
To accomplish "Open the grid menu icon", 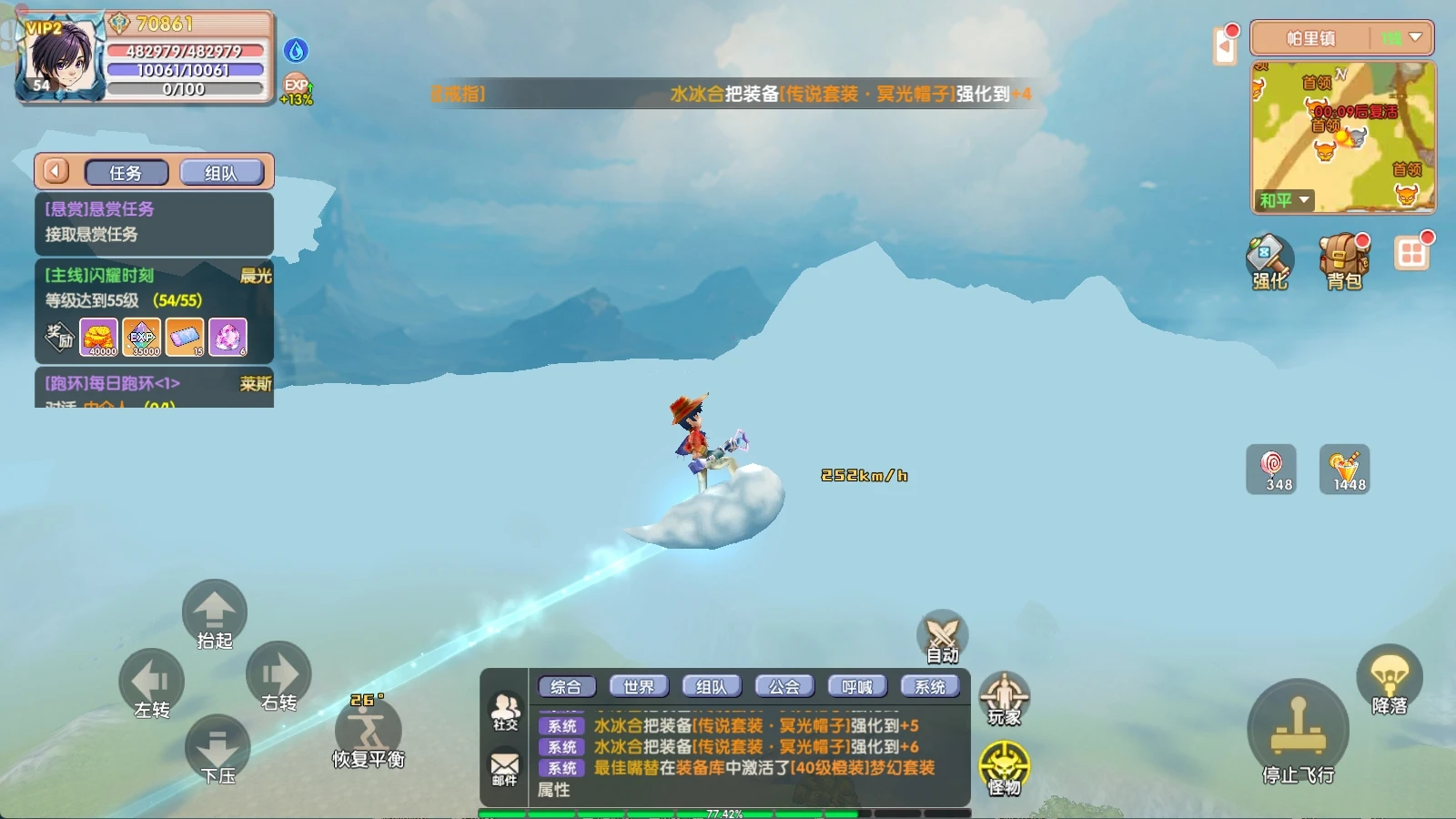I will [x=1411, y=253].
